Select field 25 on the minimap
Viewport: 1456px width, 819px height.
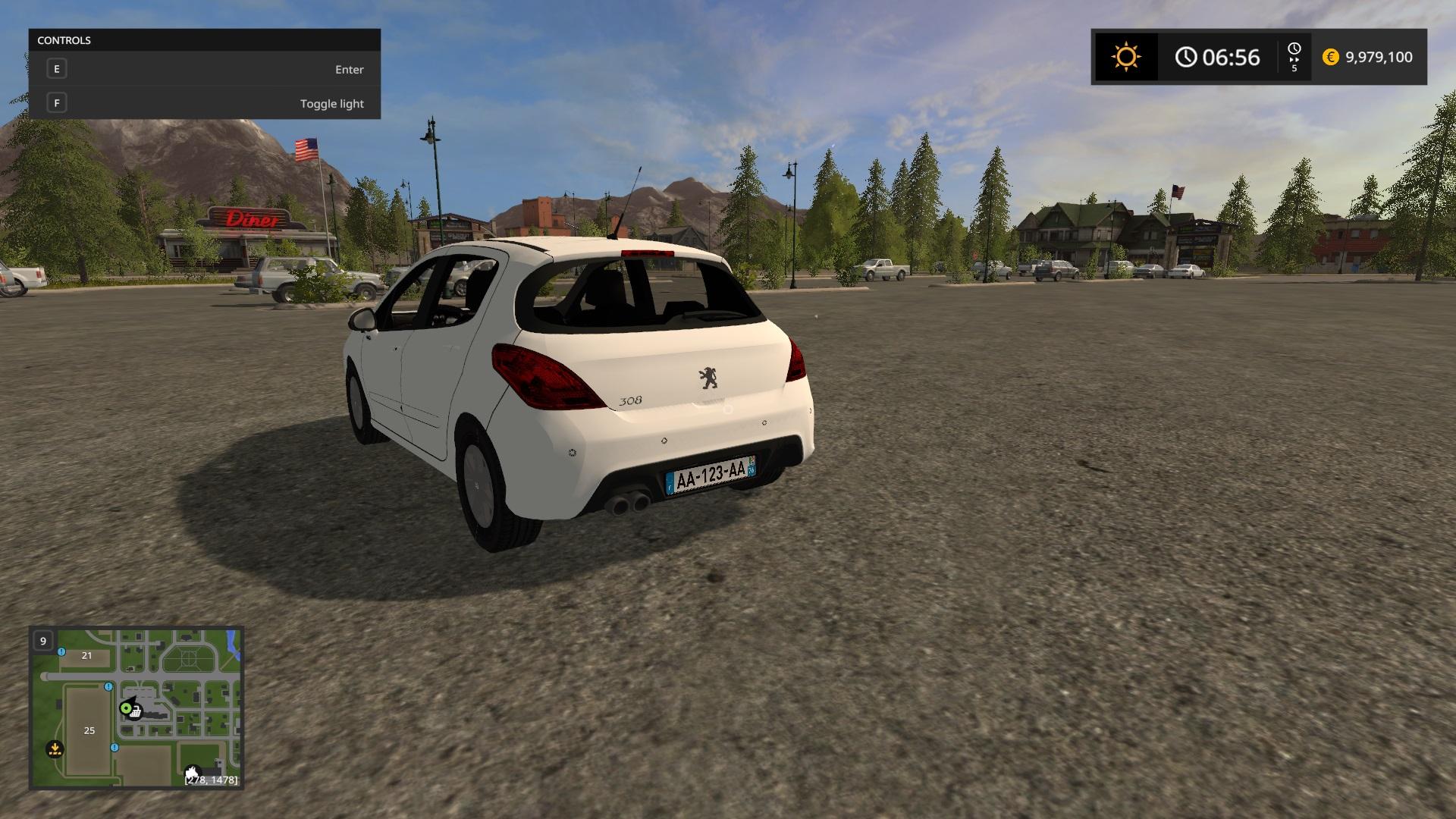click(89, 730)
